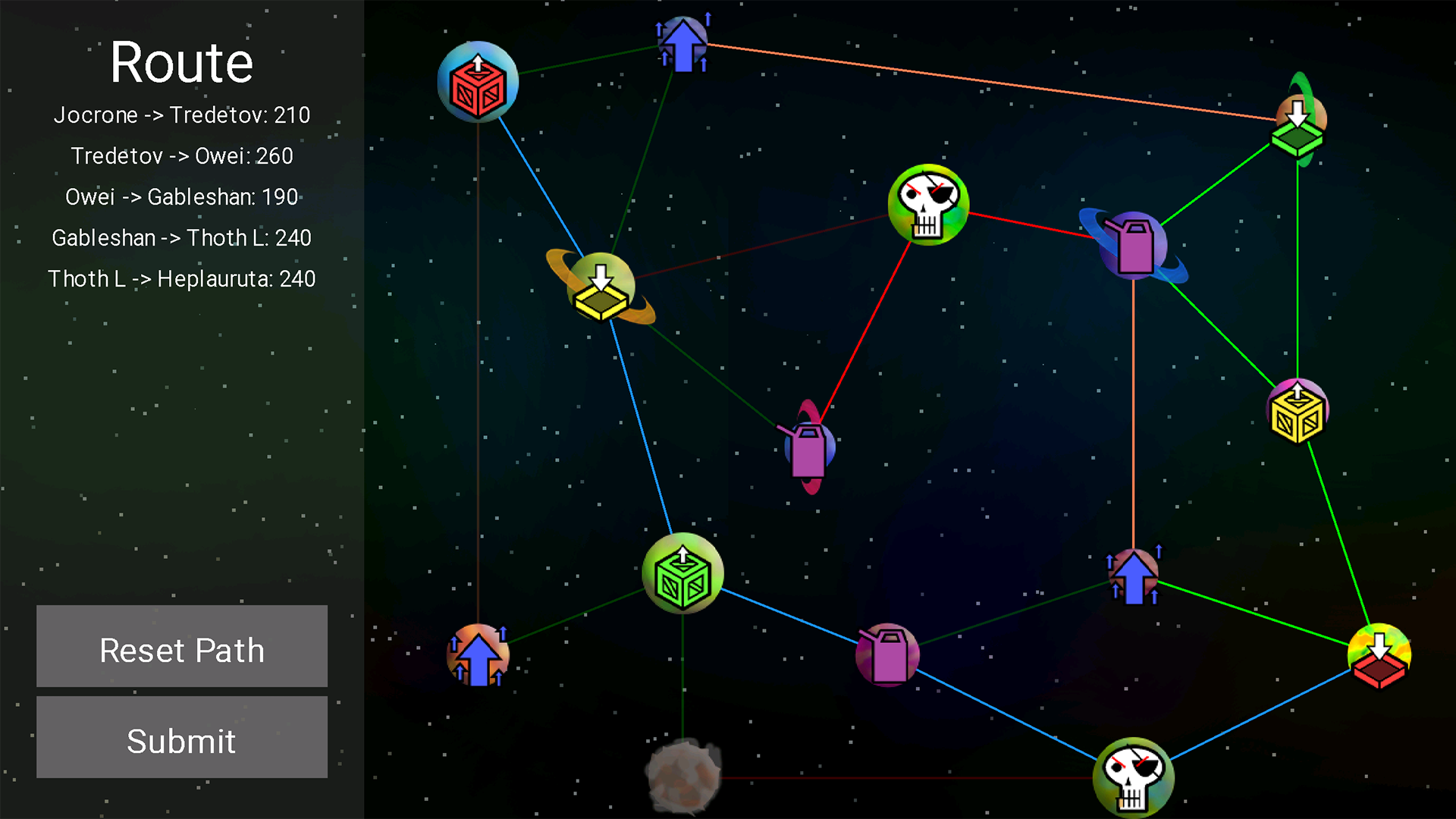Select the green crate cube planet near bottom

coord(682,574)
